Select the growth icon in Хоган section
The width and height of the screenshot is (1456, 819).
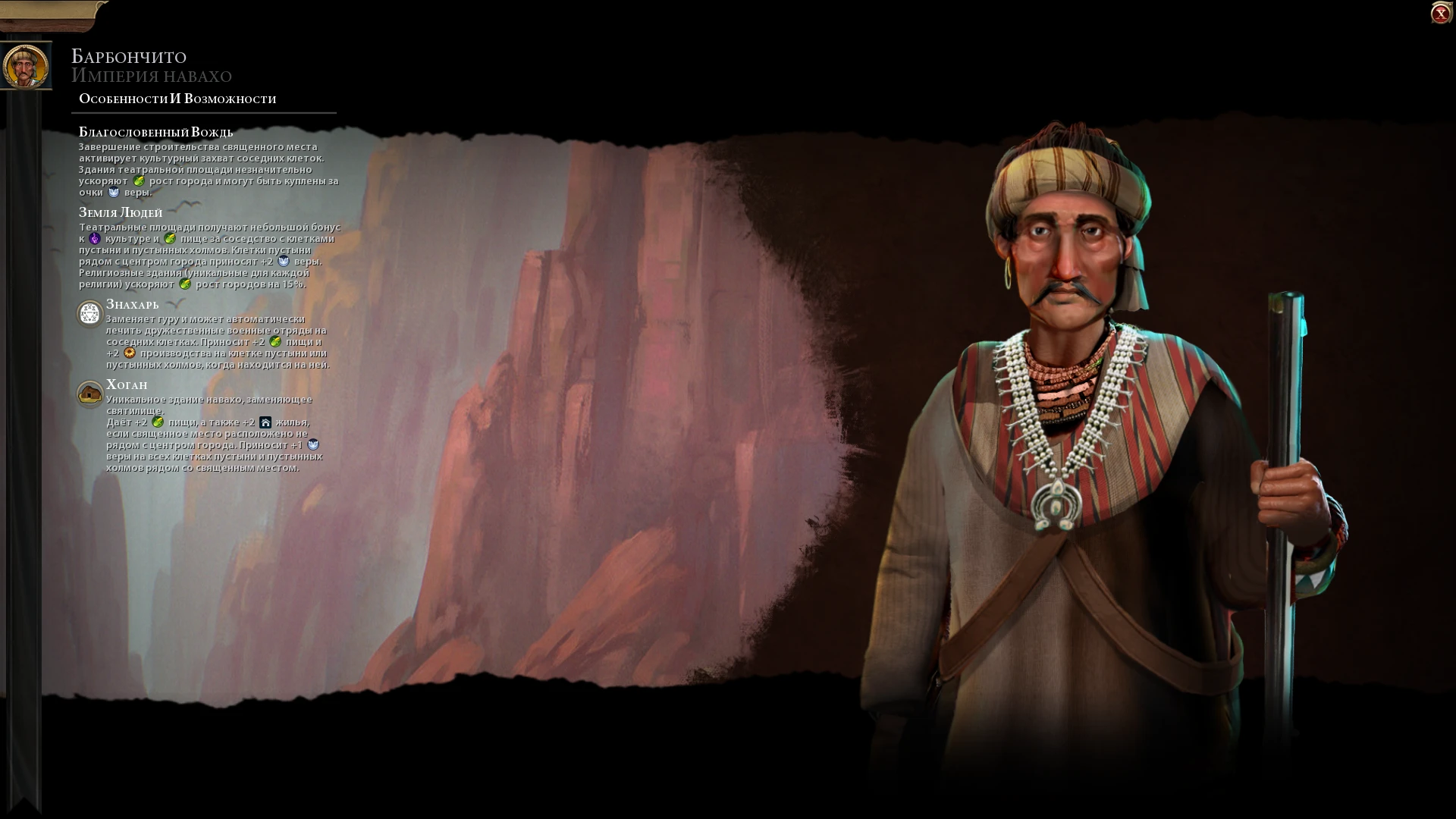158,422
